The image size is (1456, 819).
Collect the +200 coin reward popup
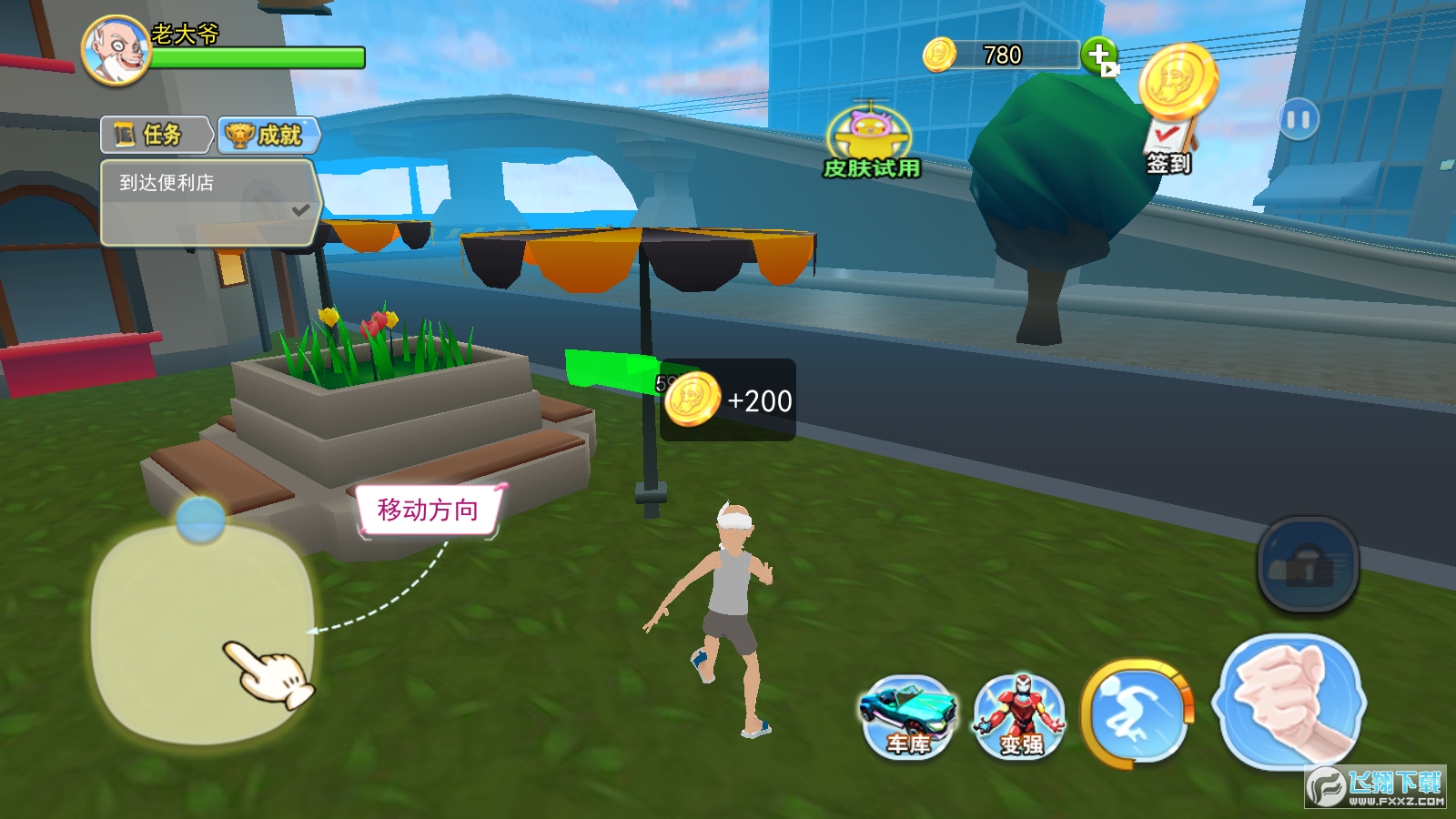728,400
